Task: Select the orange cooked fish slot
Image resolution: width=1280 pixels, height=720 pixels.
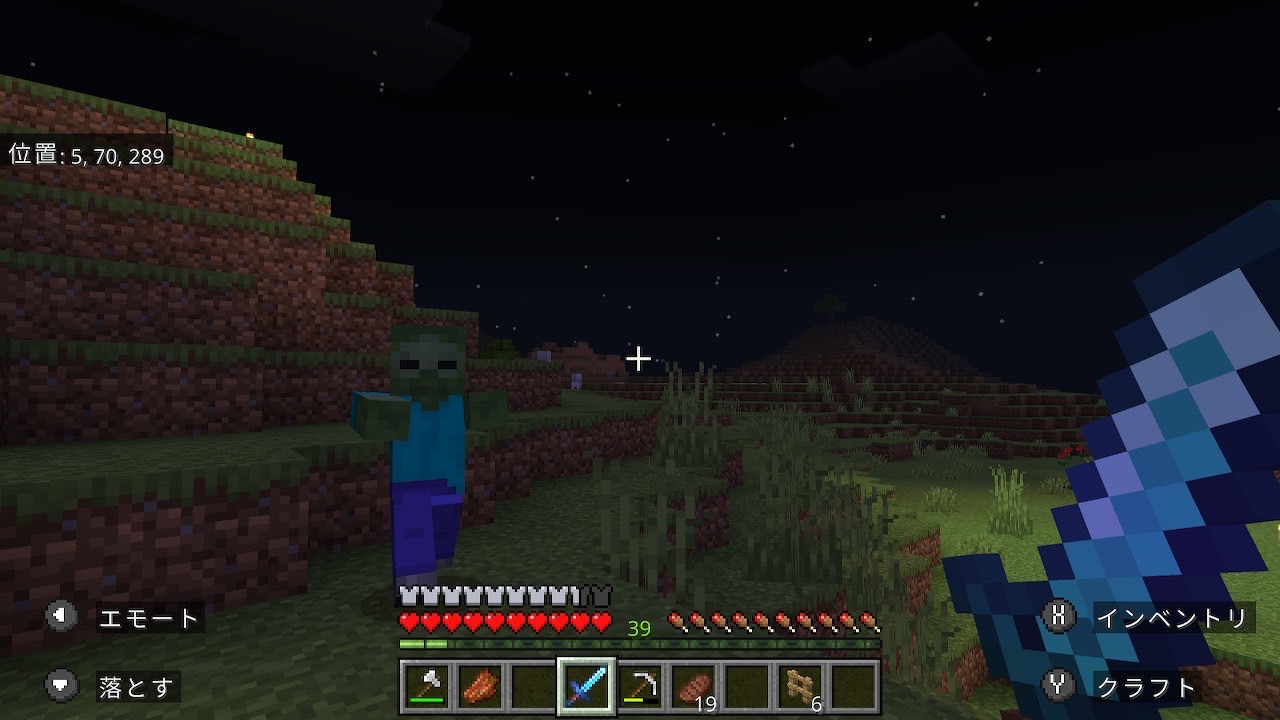Action: [x=480, y=687]
